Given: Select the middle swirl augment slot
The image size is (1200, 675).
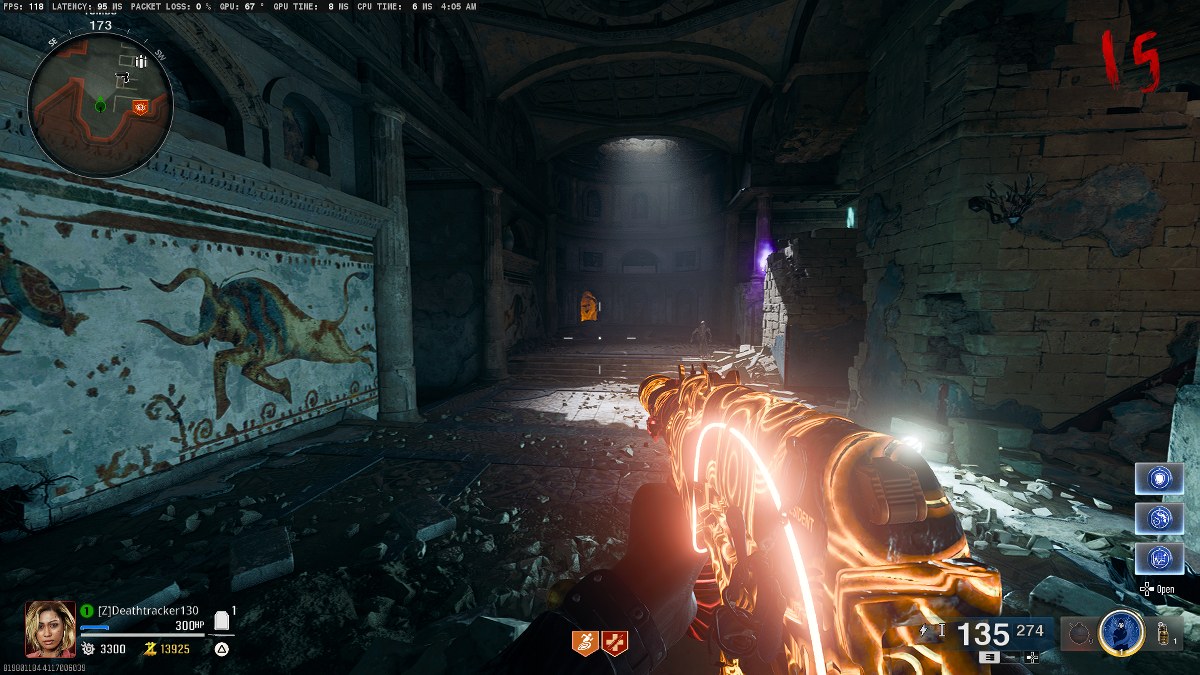Looking at the screenshot, I should click(1159, 518).
